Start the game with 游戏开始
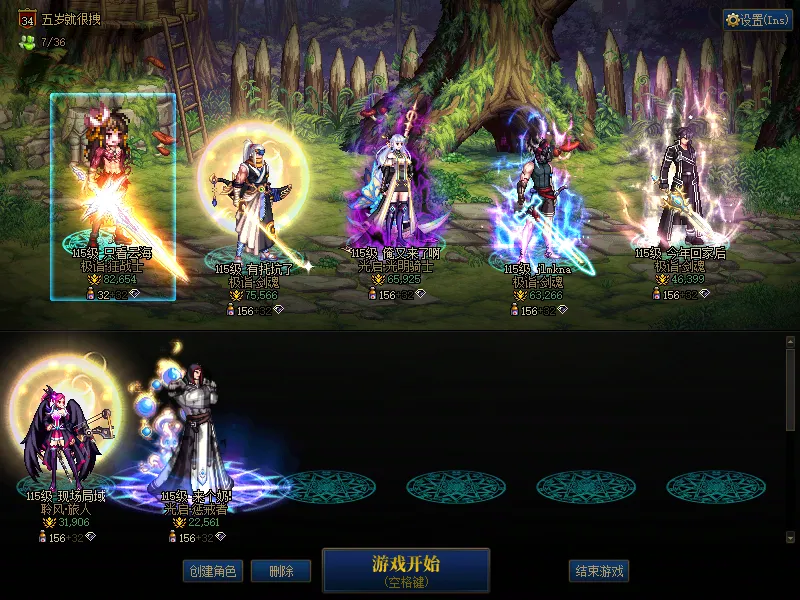The height and width of the screenshot is (600, 800). click(x=405, y=570)
